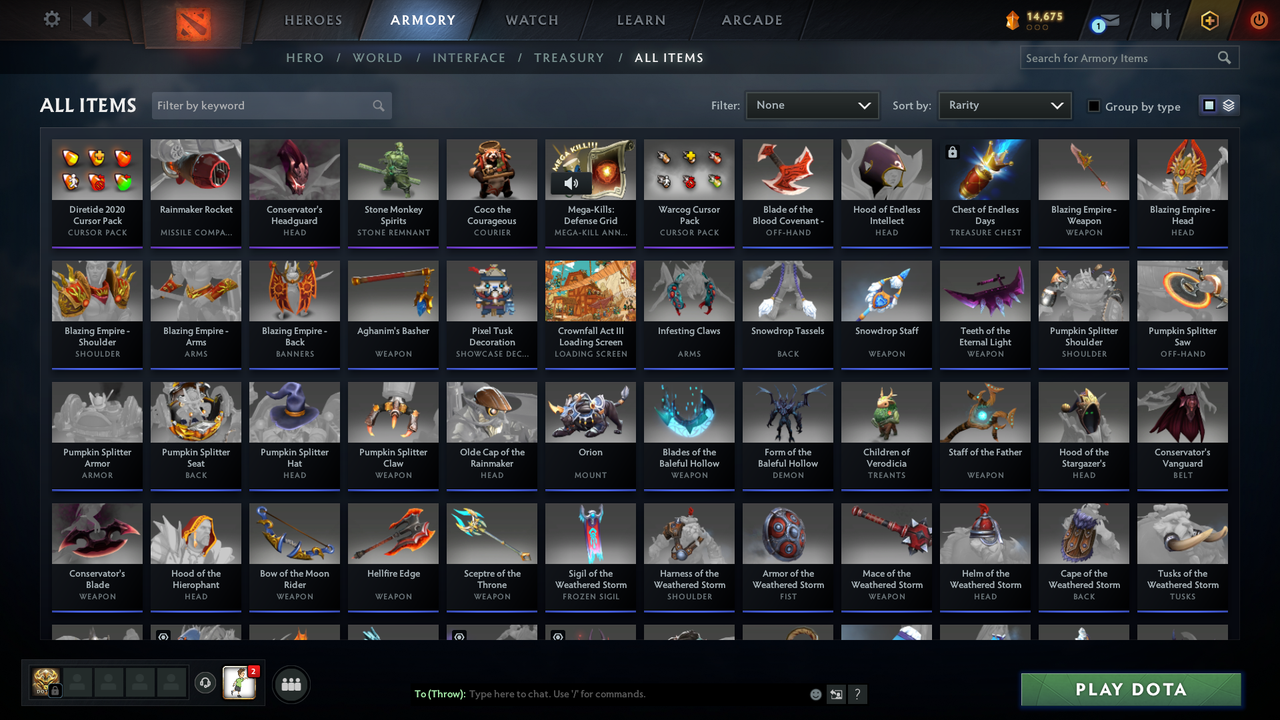Viewport: 1280px width, 720px height.
Task: Open the Filter dropdown set to None
Action: [811, 105]
